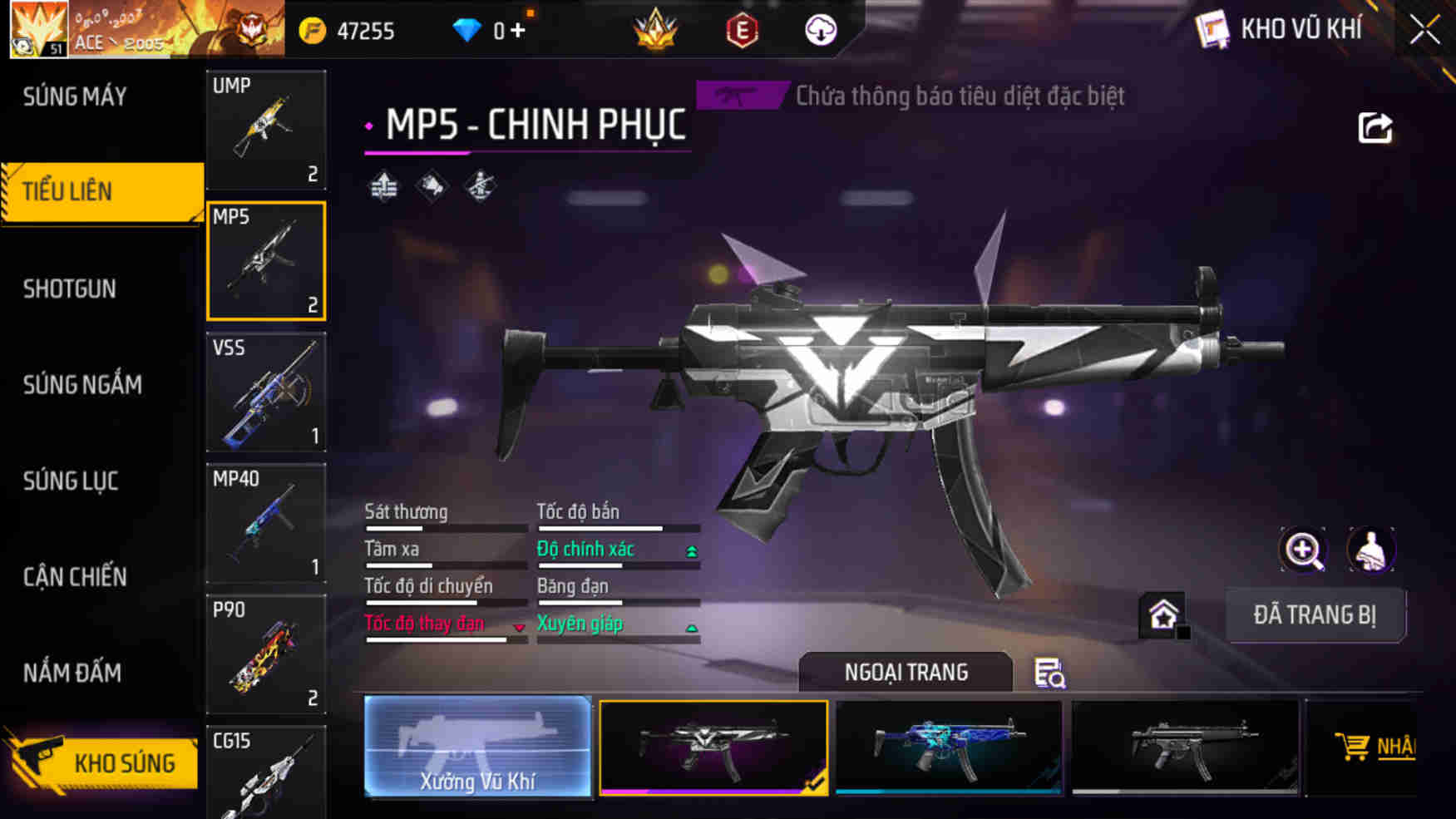
Task: Open Xưởng Vũ Khí workshop
Action: point(477,747)
